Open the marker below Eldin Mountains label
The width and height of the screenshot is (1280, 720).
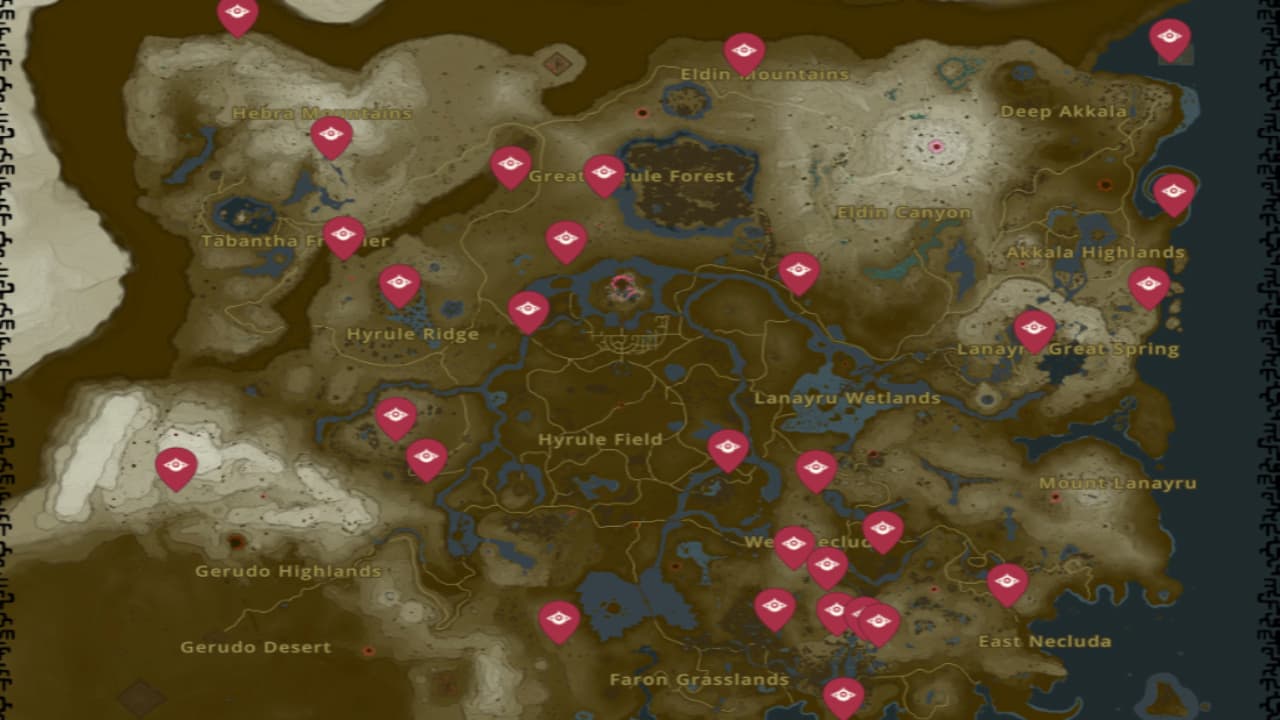[x=742, y=51]
